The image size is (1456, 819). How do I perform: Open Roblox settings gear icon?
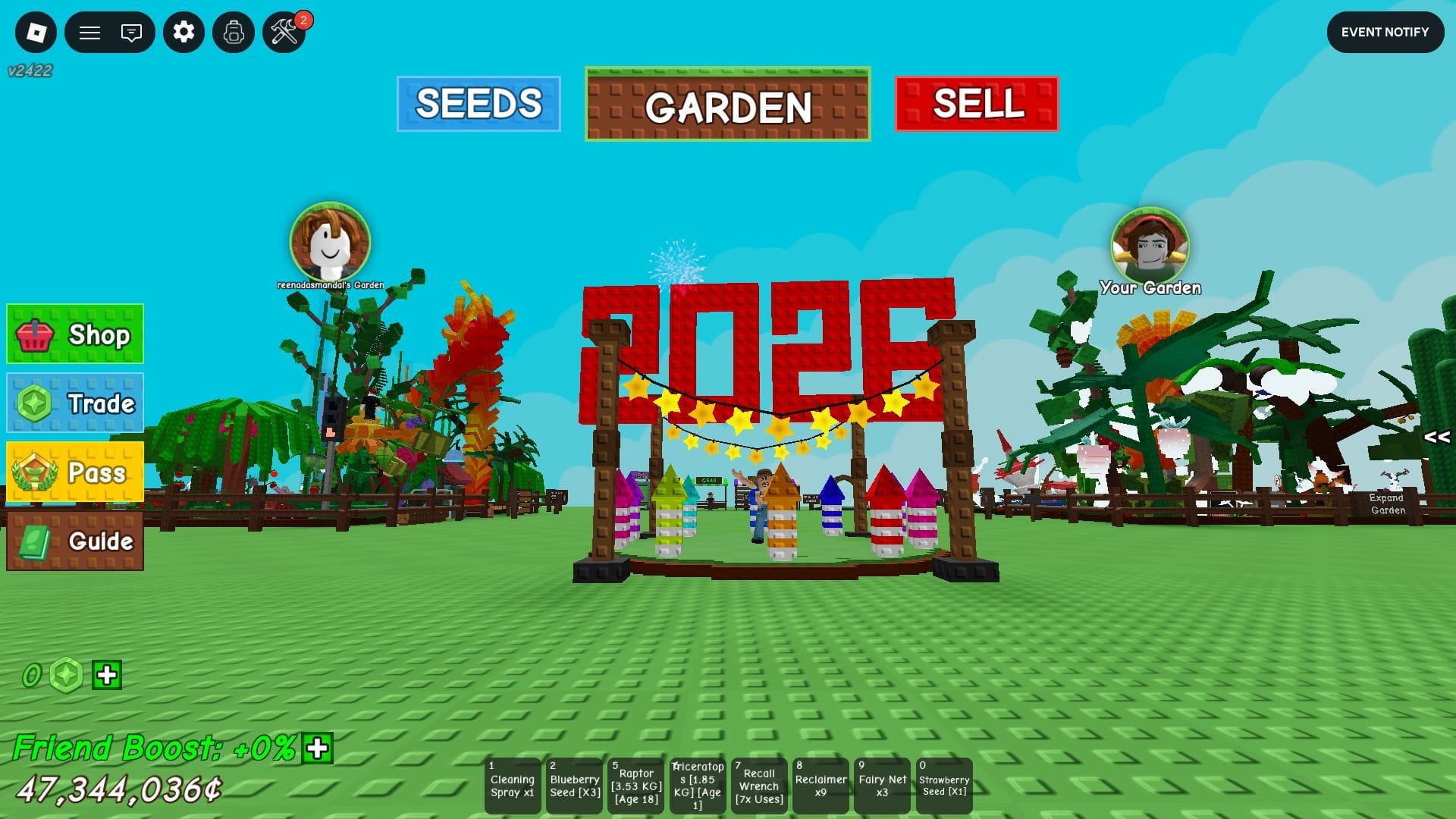(184, 33)
